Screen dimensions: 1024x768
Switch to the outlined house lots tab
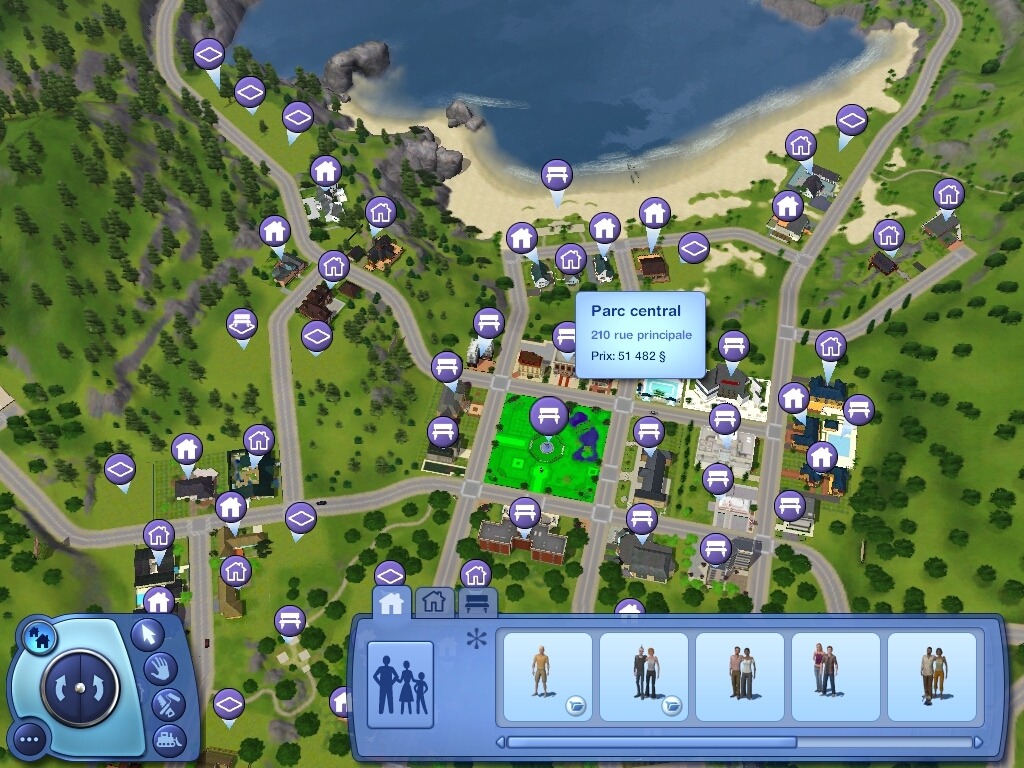click(433, 602)
